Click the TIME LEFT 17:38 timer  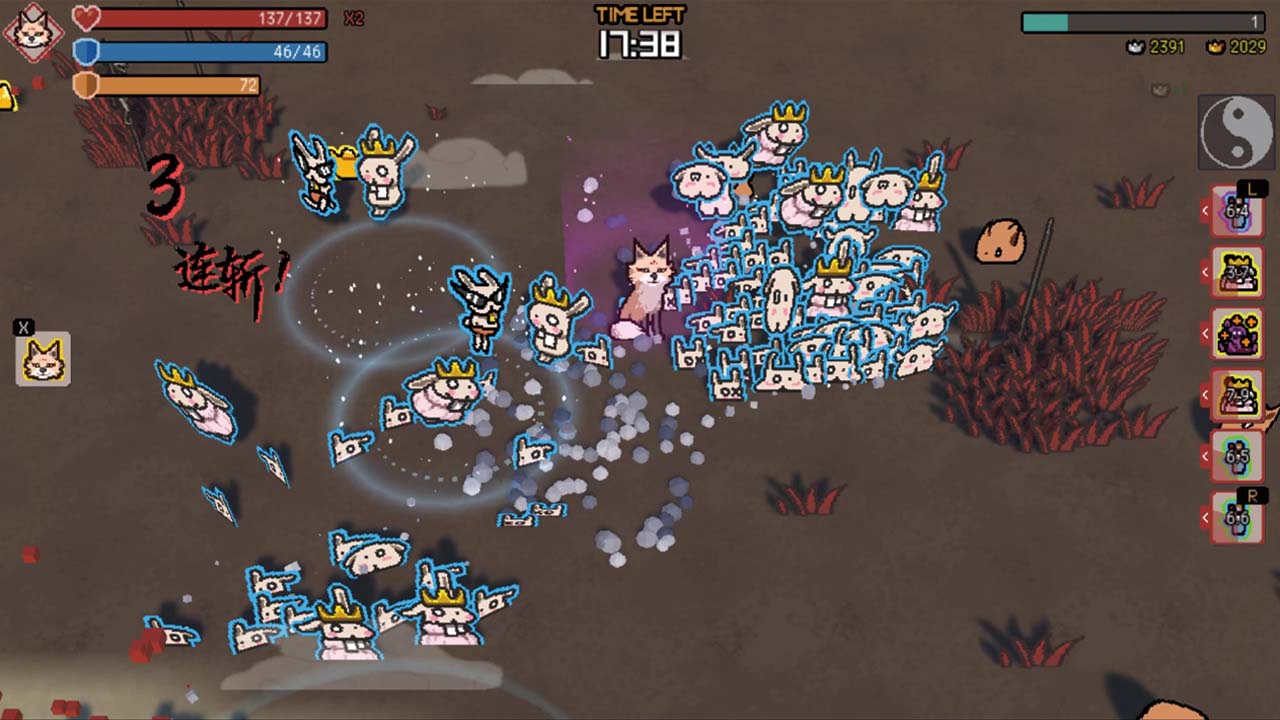[642, 30]
